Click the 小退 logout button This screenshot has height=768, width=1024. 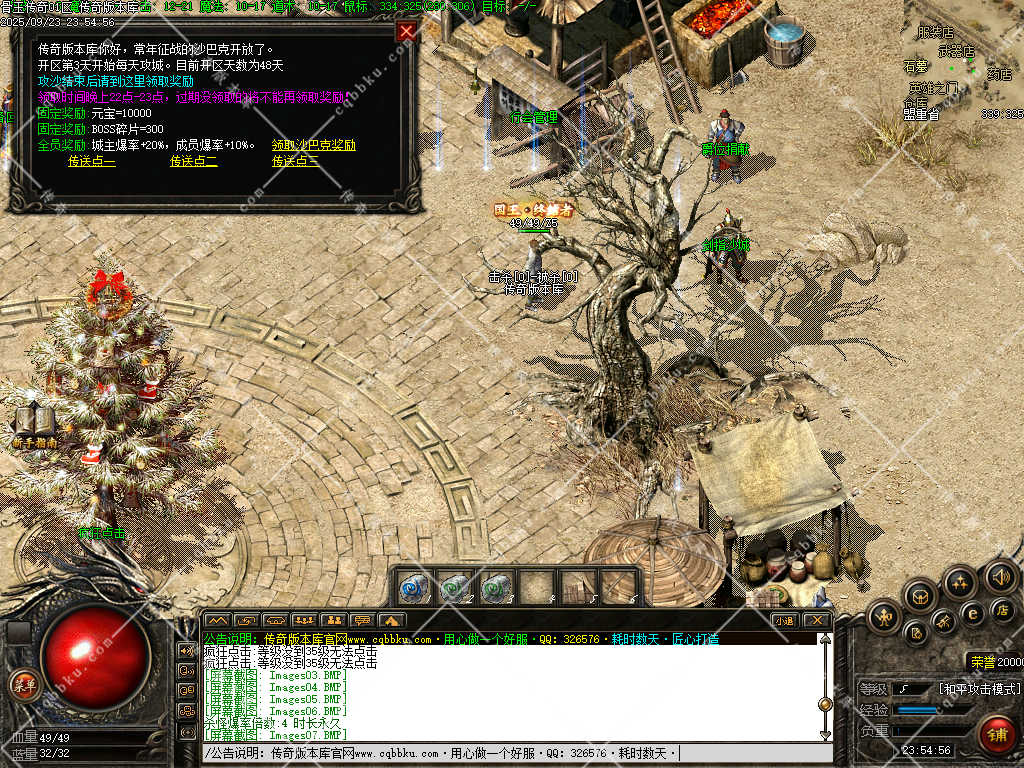pos(784,620)
